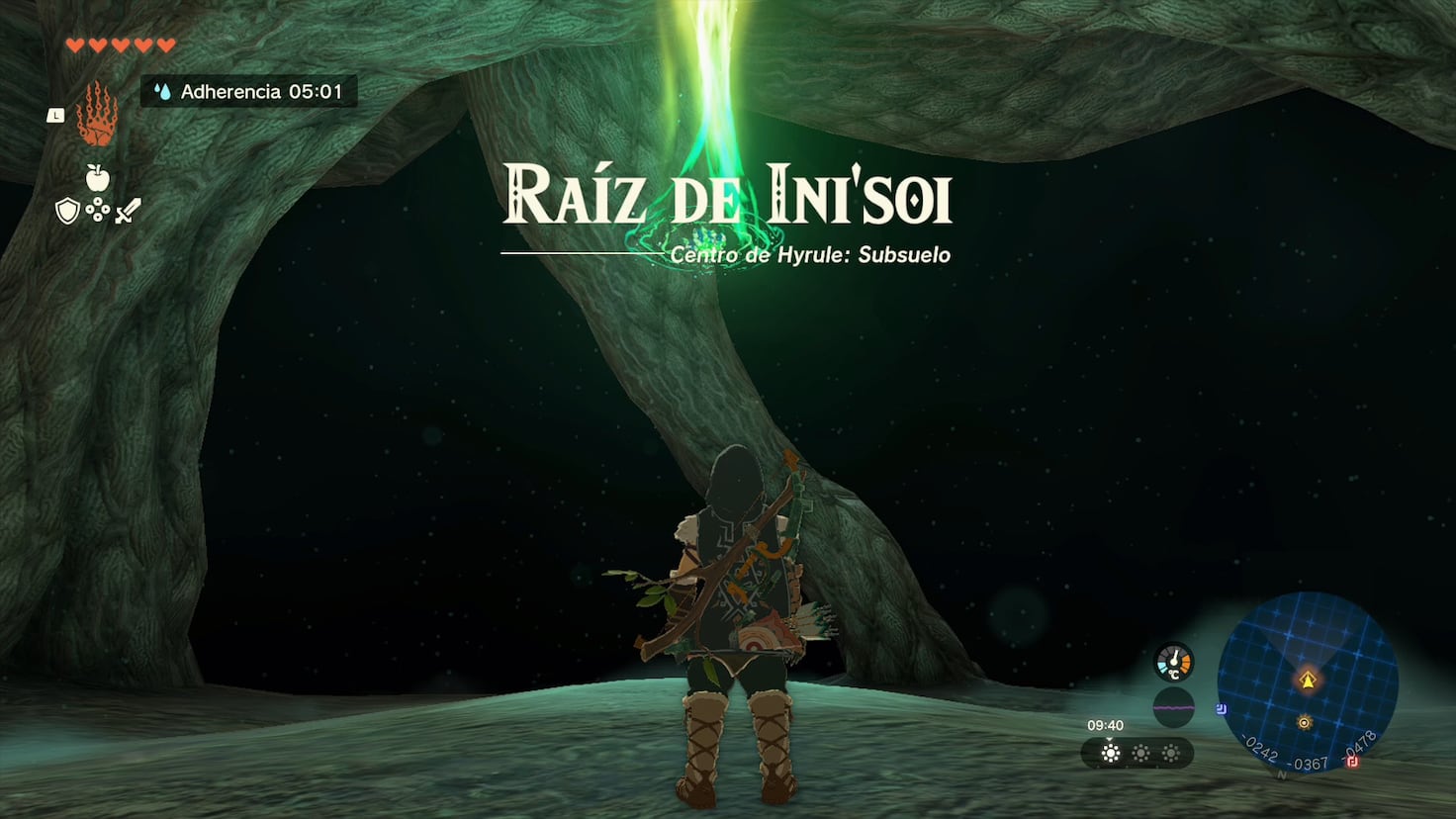Click the subtitle Centro de Hyrule: Subsuelo

[807, 254]
